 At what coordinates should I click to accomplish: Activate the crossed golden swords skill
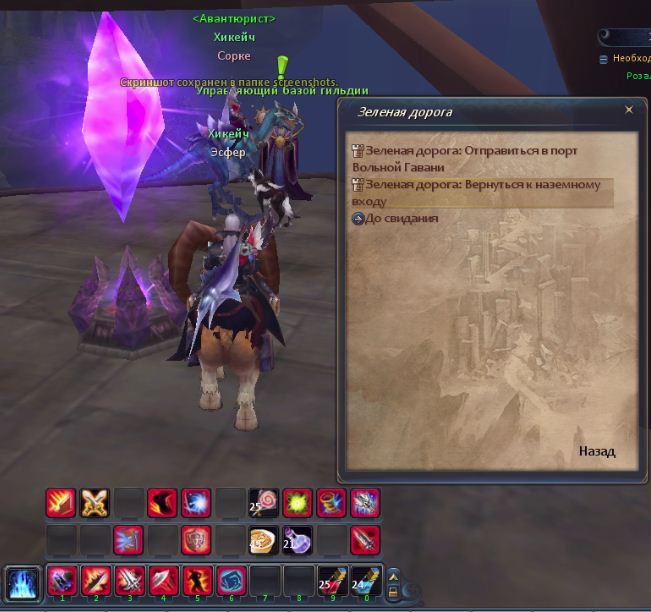(94, 502)
